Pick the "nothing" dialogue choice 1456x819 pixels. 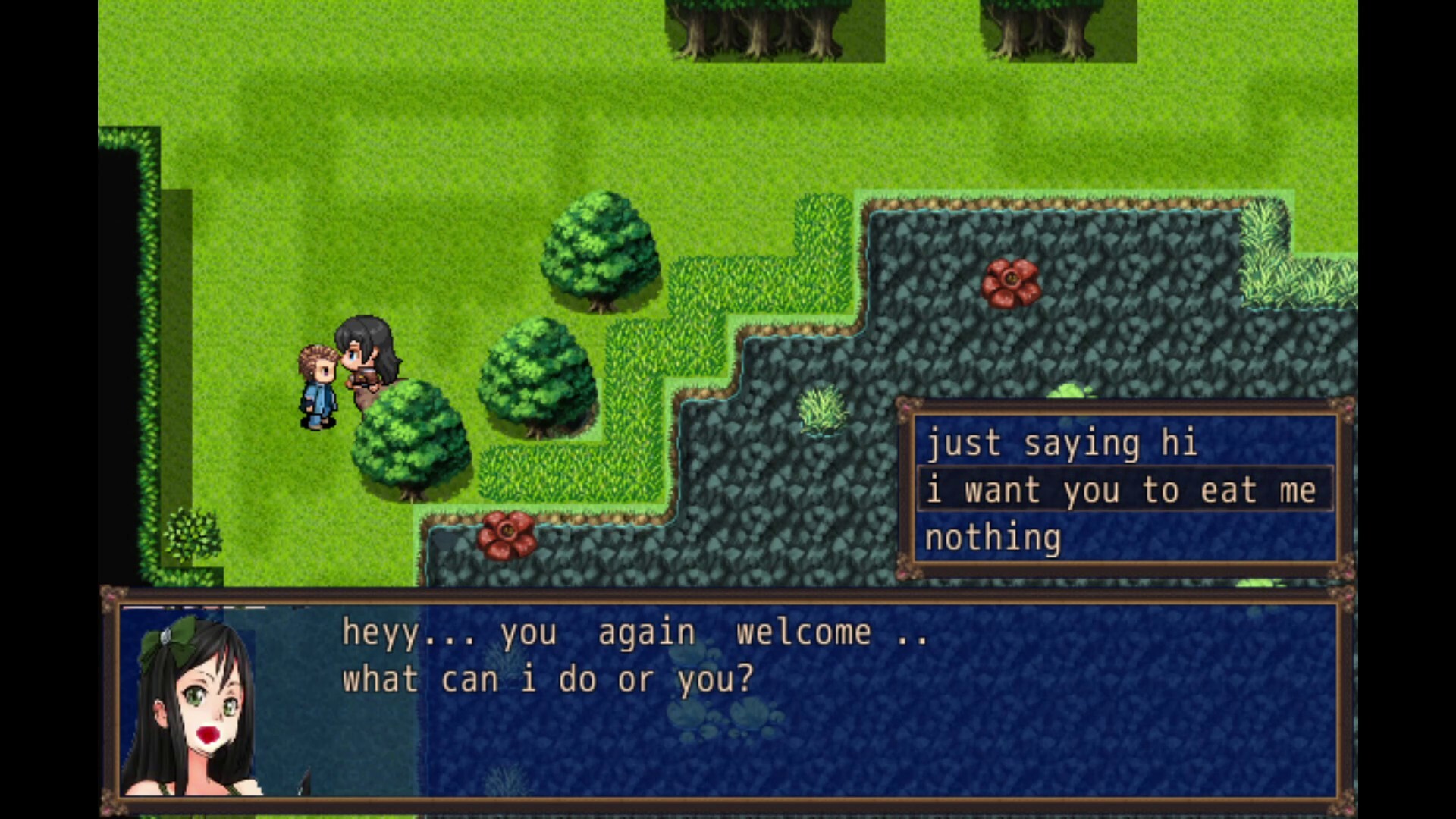point(993,538)
